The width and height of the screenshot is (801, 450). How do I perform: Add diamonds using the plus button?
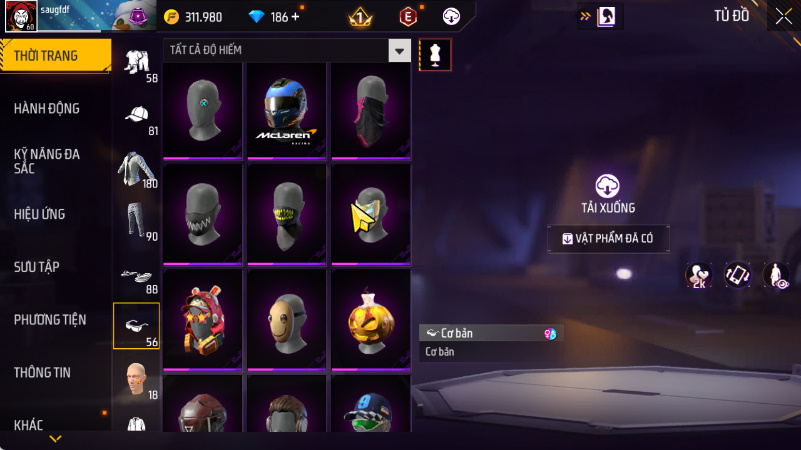click(296, 17)
